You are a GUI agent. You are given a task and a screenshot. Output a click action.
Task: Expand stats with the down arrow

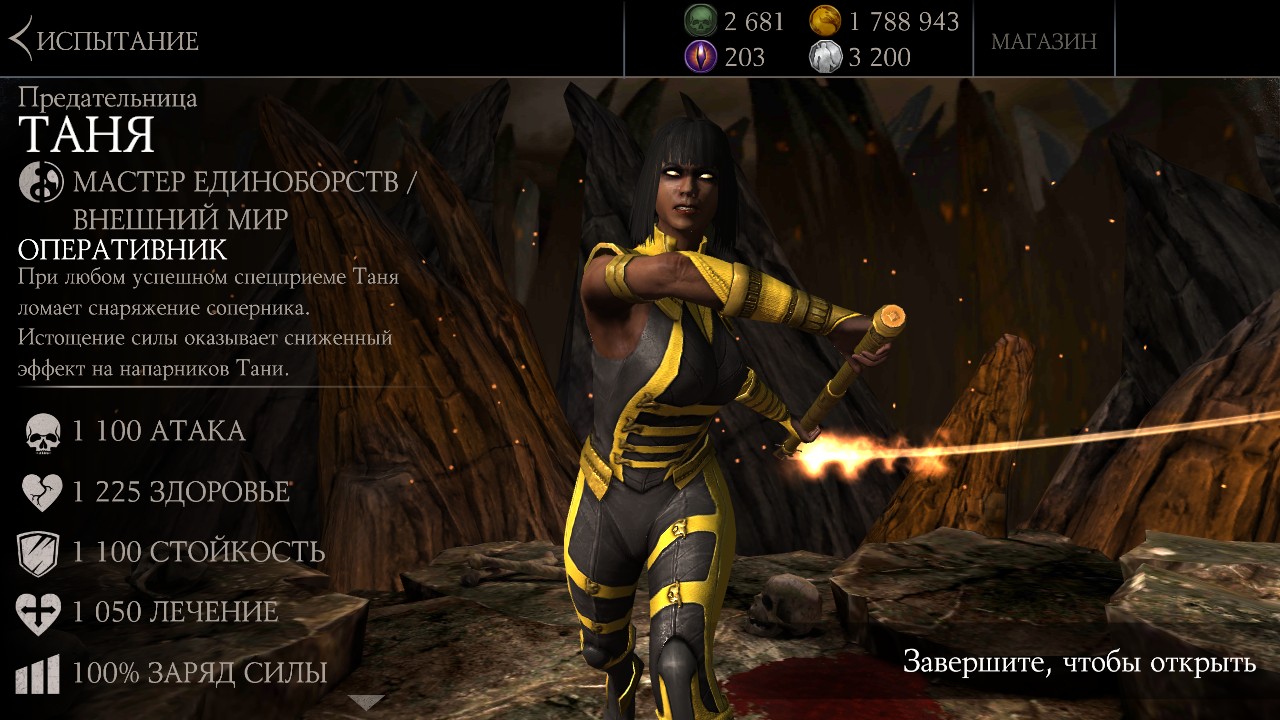tap(365, 702)
